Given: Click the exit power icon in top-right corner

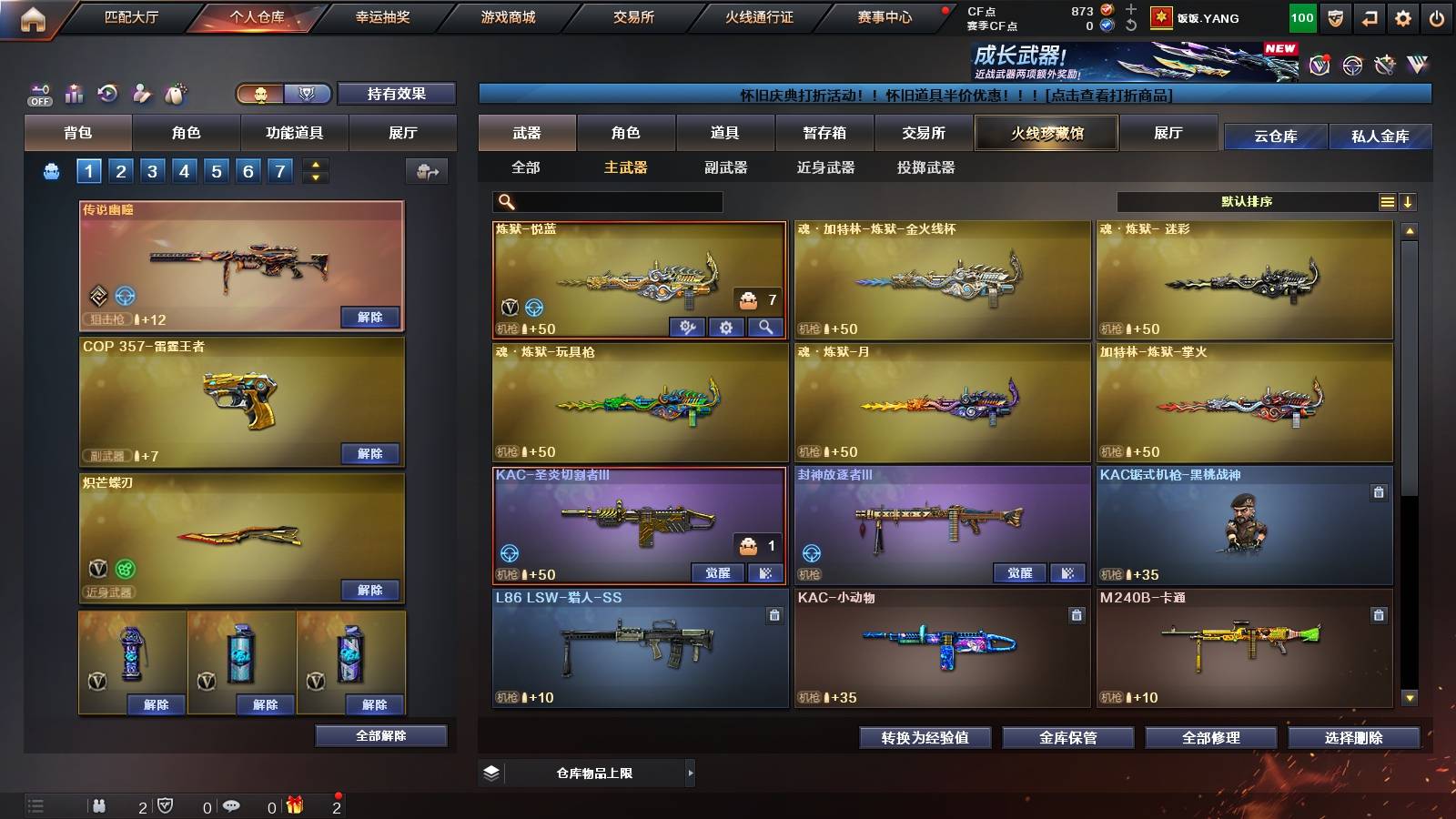Looking at the screenshot, I should click(x=1436, y=16).
